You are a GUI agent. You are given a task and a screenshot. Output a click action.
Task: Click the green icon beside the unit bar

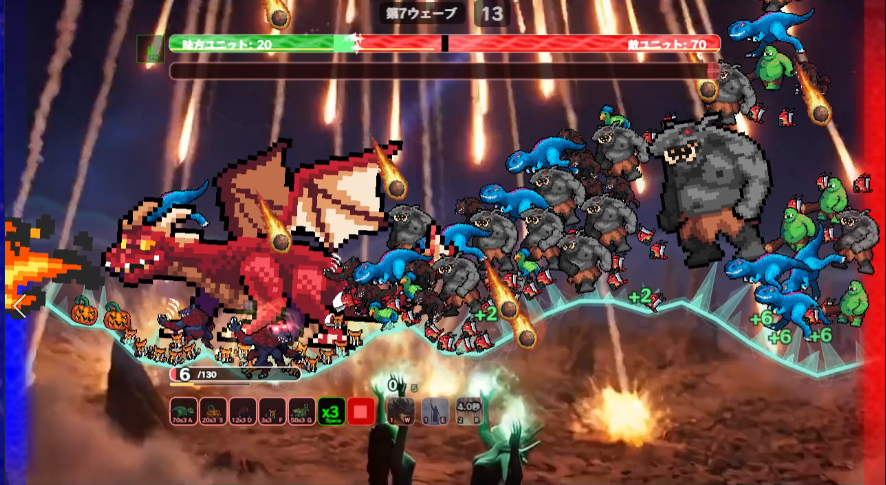click(x=151, y=48)
